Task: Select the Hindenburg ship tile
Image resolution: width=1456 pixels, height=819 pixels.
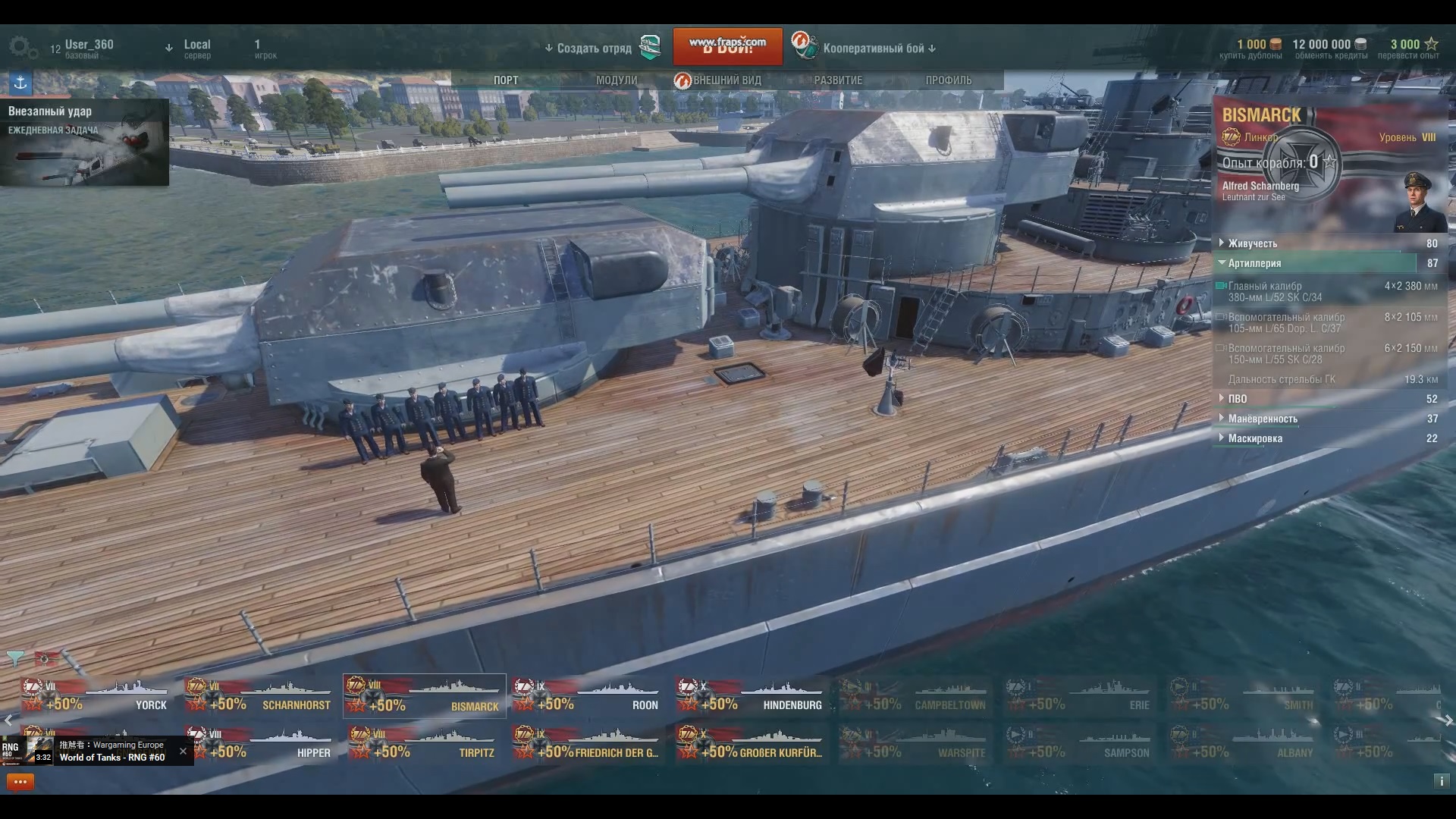Action: click(751, 696)
